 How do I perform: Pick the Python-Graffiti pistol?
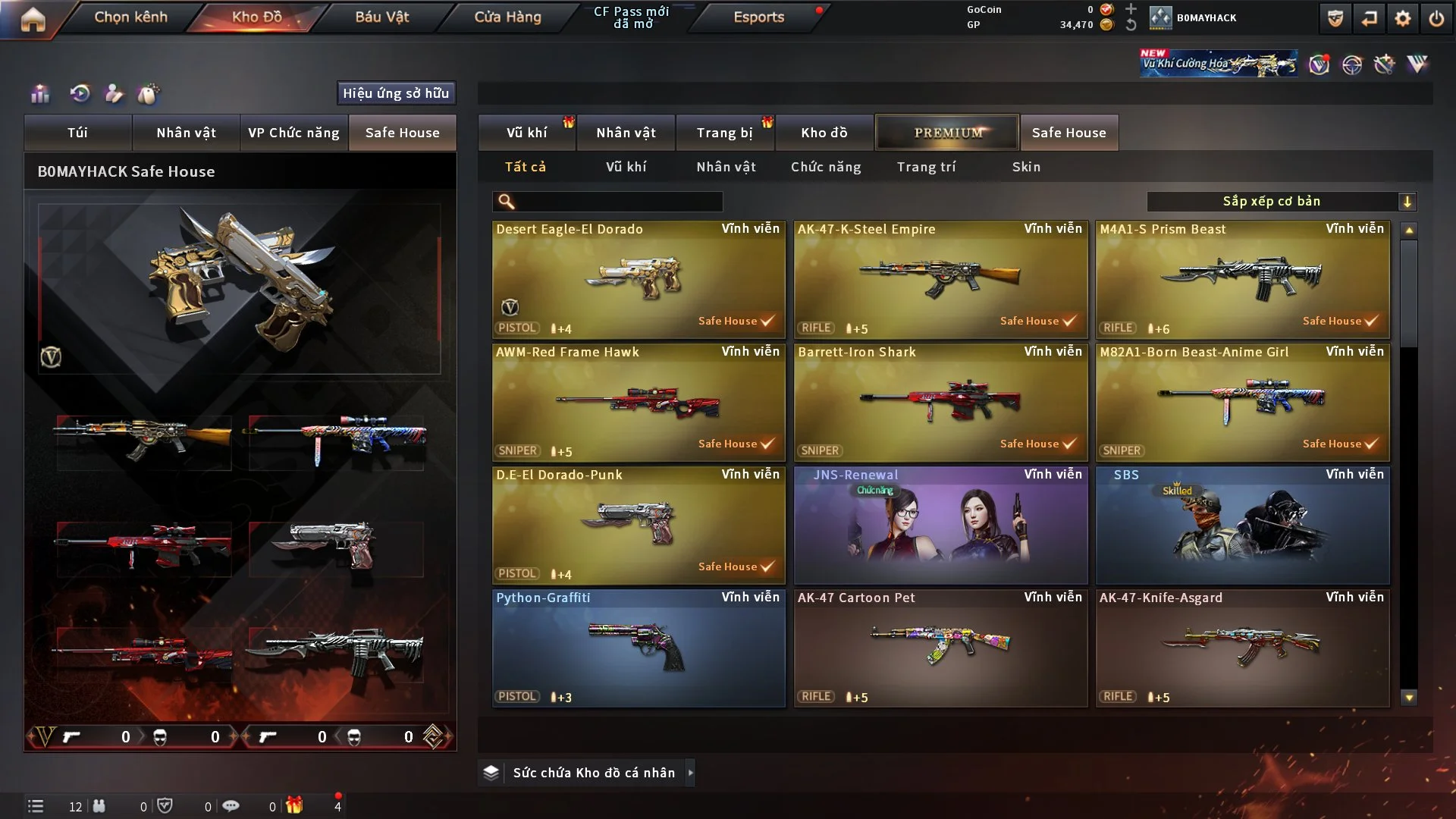(639, 648)
